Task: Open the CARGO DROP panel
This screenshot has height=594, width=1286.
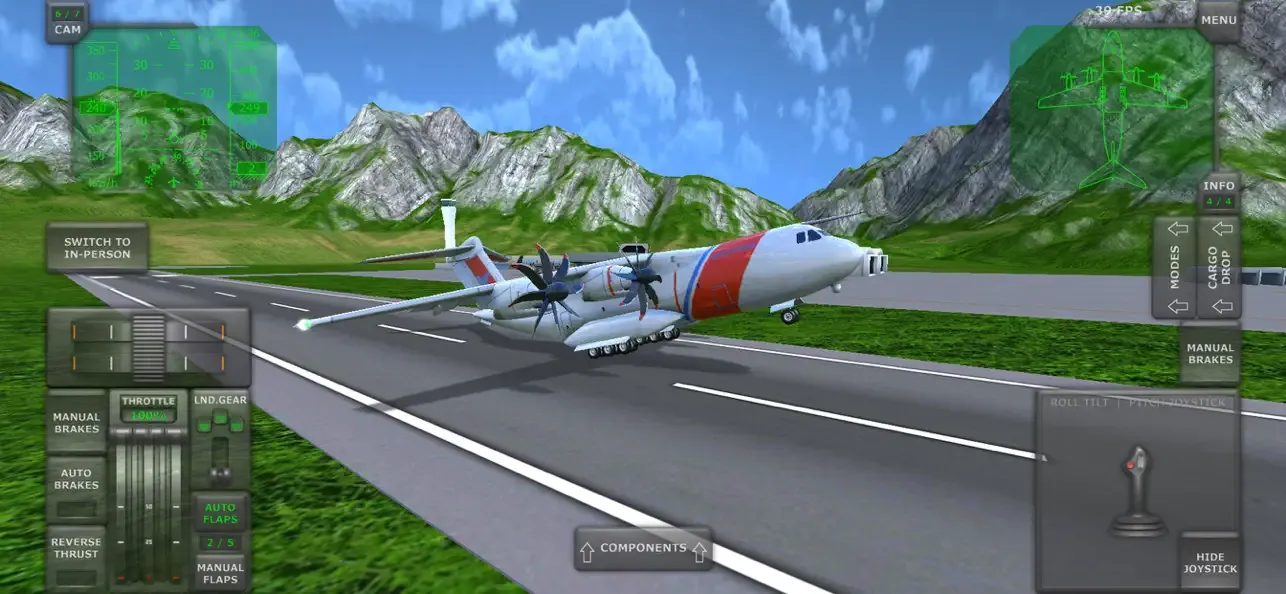Action: (x=1219, y=267)
